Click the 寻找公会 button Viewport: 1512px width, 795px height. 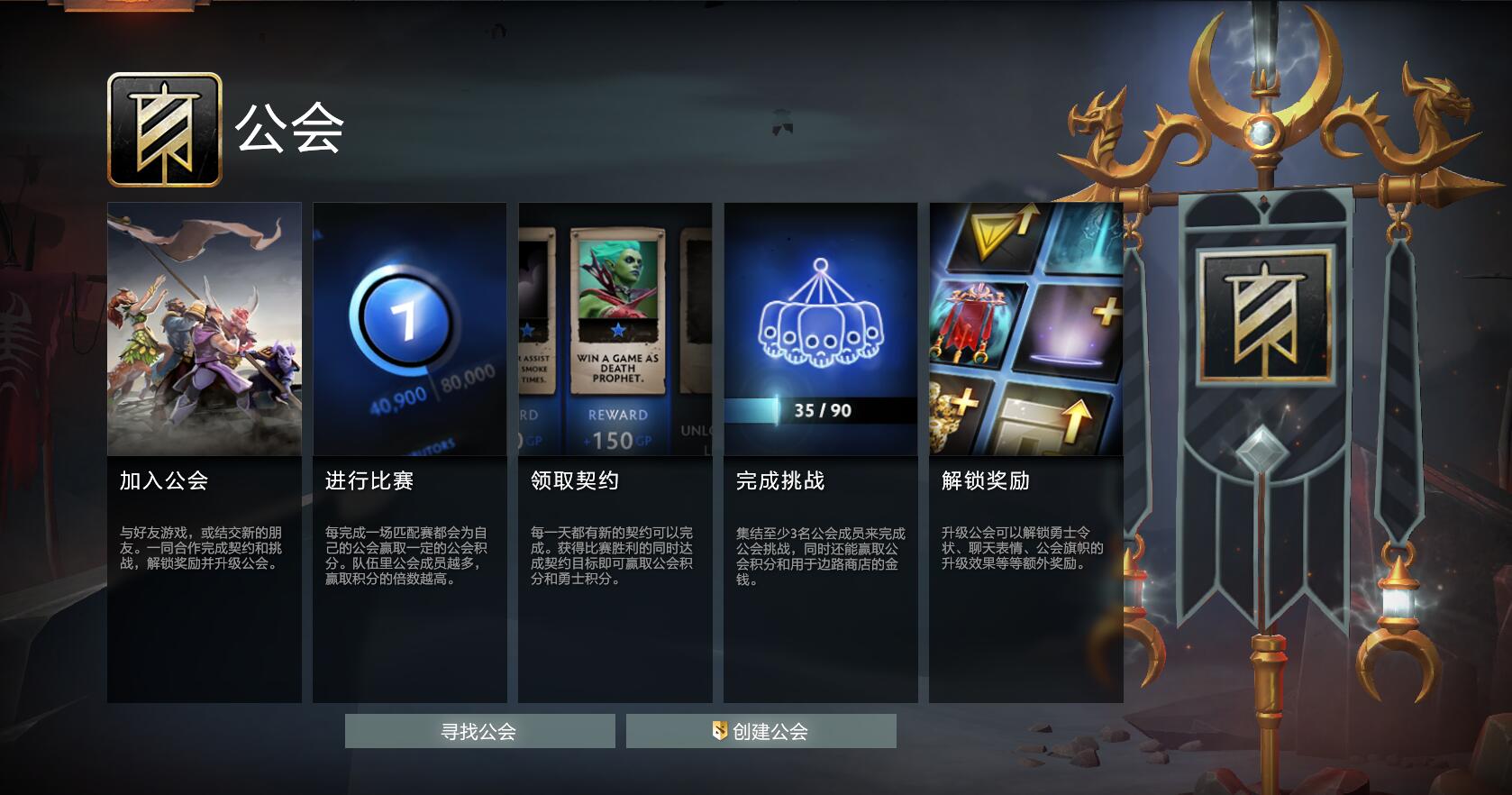pyautogui.click(x=478, y=732)
